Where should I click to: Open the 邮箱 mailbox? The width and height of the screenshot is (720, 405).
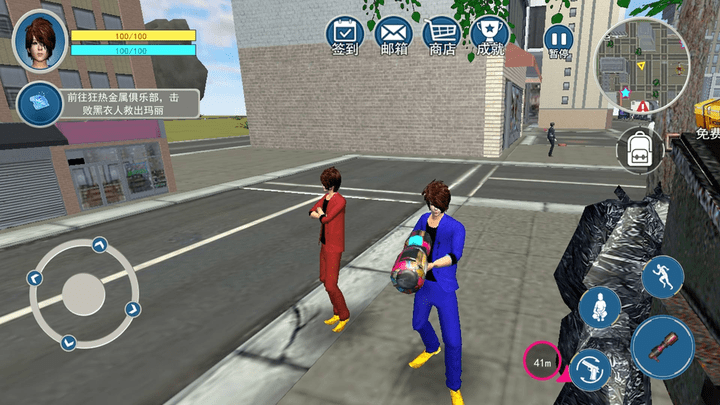[394, 35]
